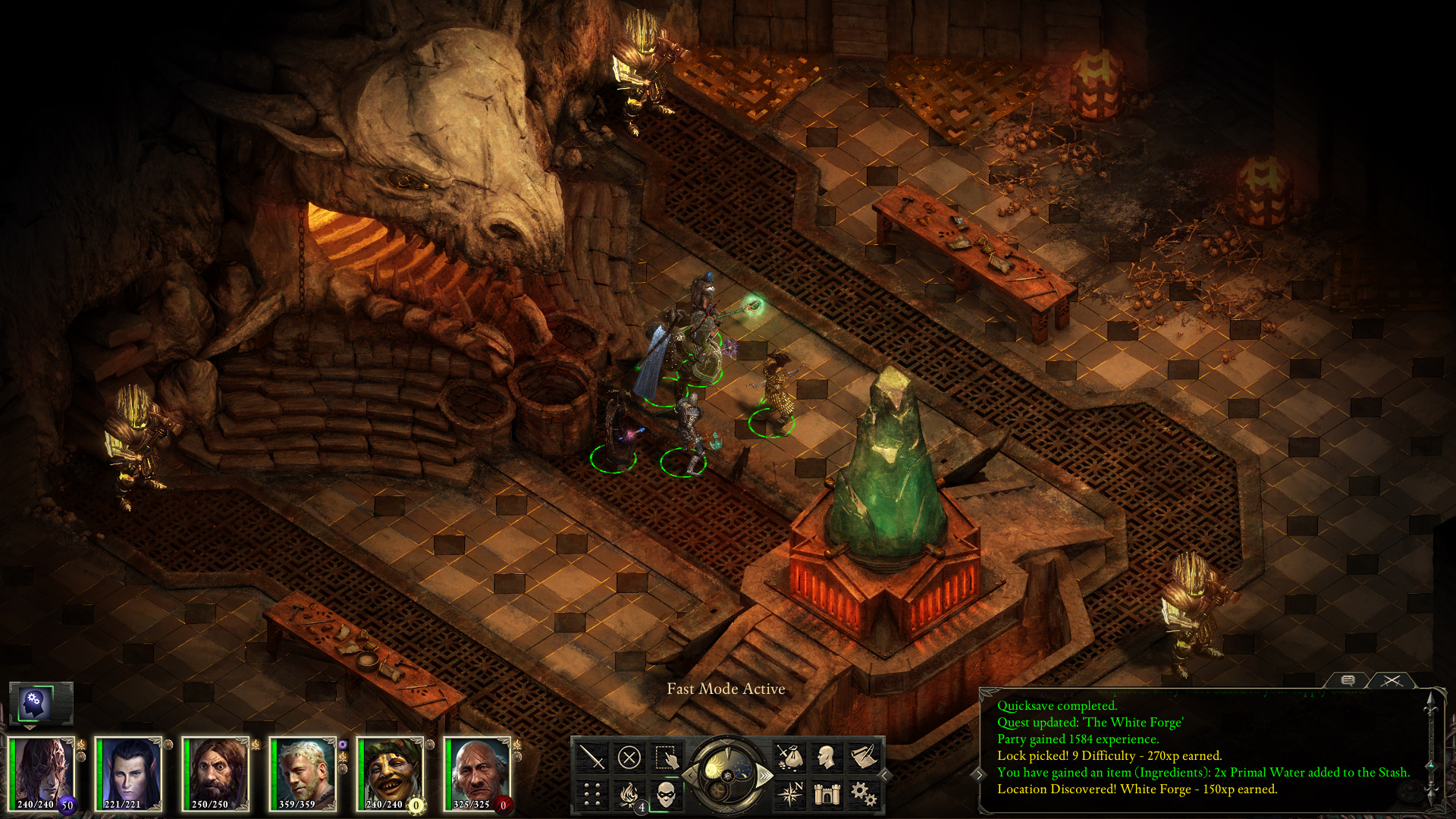Select the long-haired first party portrait

(x=42, y=773)
